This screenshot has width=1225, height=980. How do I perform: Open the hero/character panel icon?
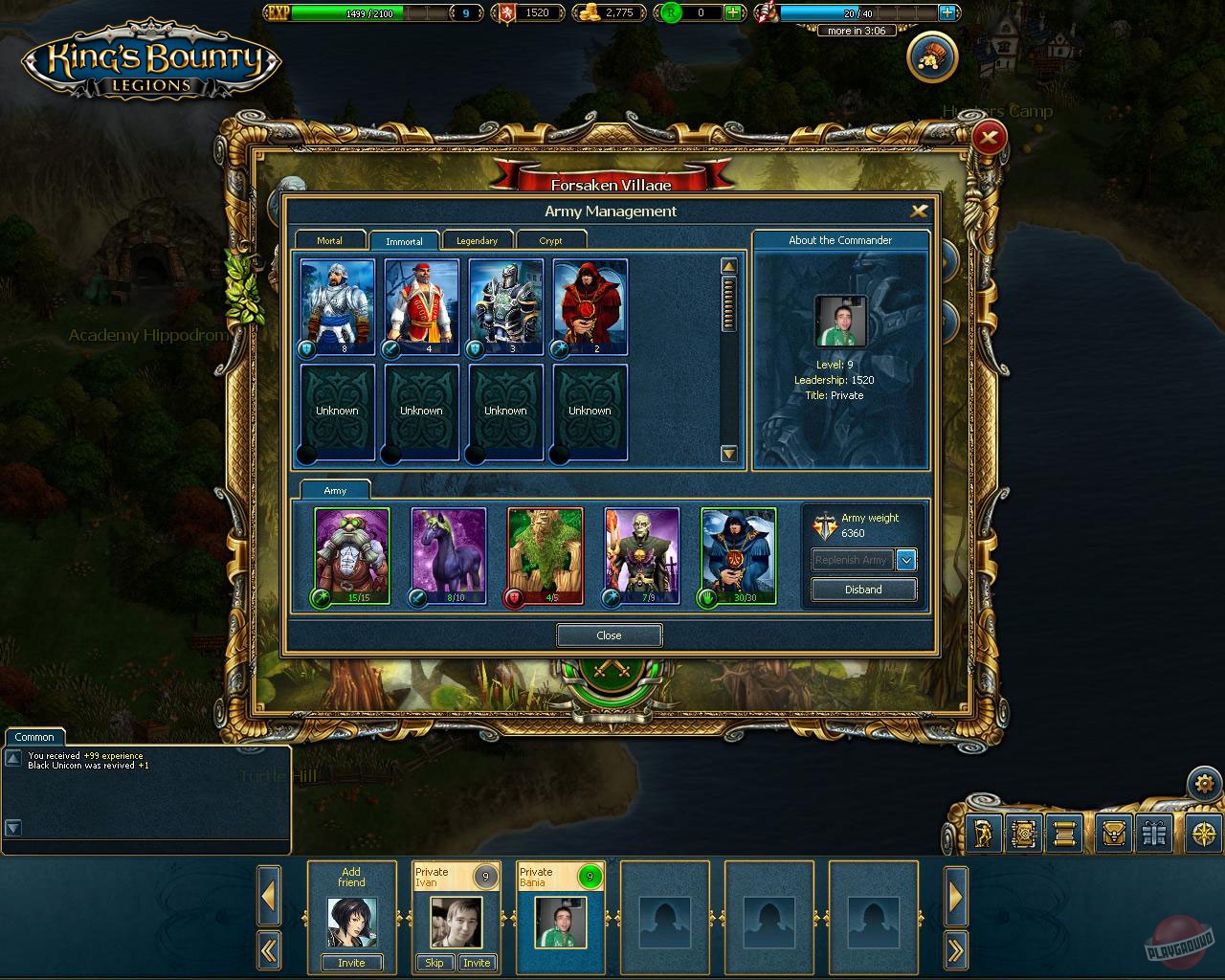click(x=984, y=834)
